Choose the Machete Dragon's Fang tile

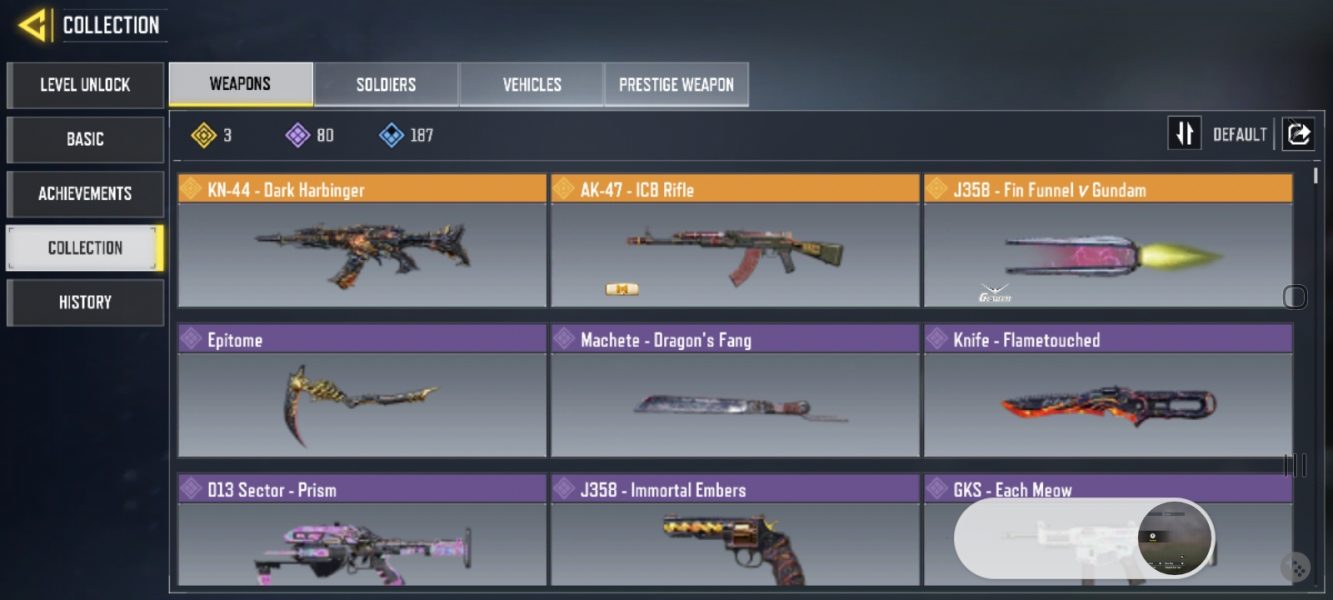coord(734,391)
